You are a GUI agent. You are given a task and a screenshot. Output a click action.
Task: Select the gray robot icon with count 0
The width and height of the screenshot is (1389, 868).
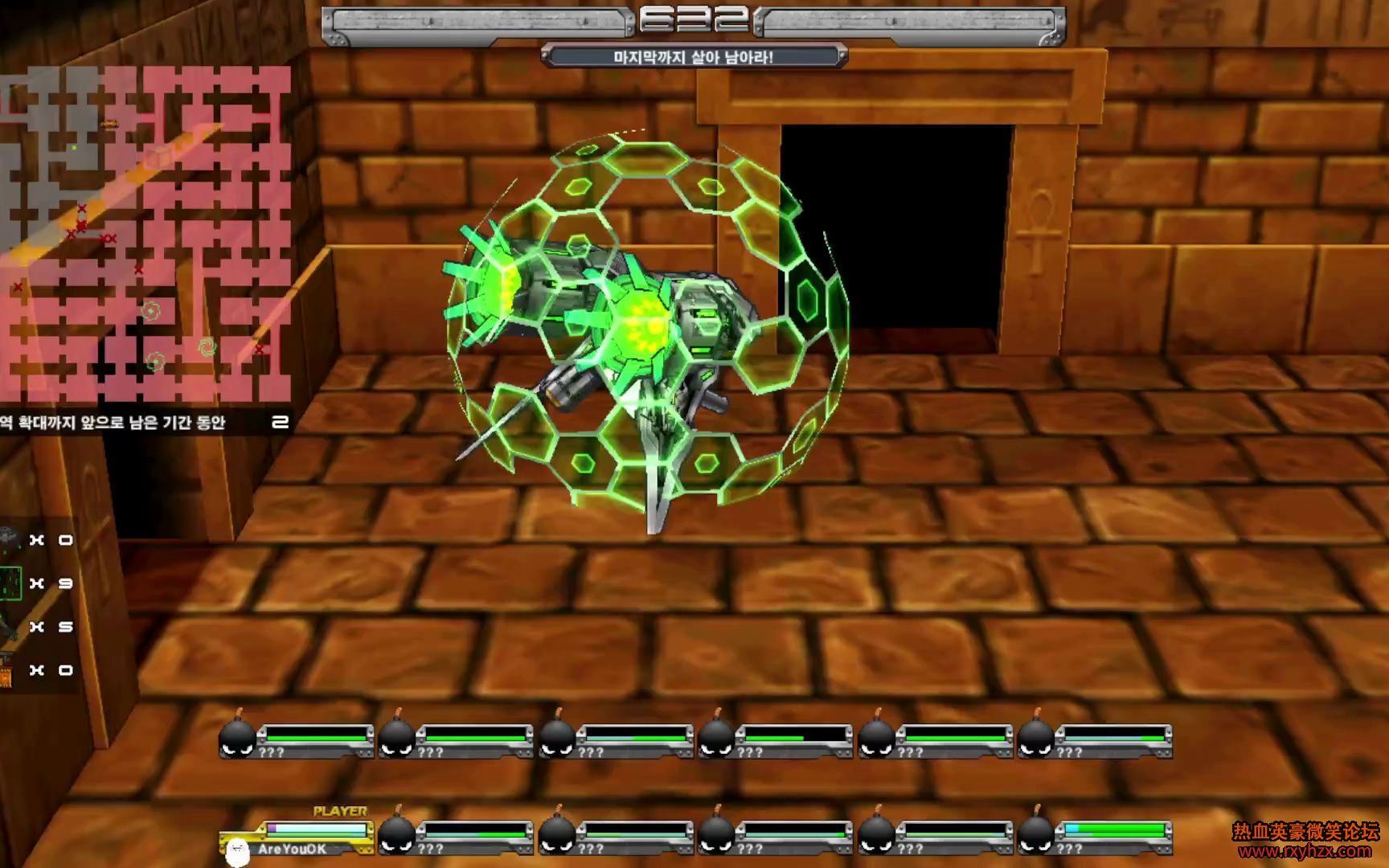tap(8, 539)
